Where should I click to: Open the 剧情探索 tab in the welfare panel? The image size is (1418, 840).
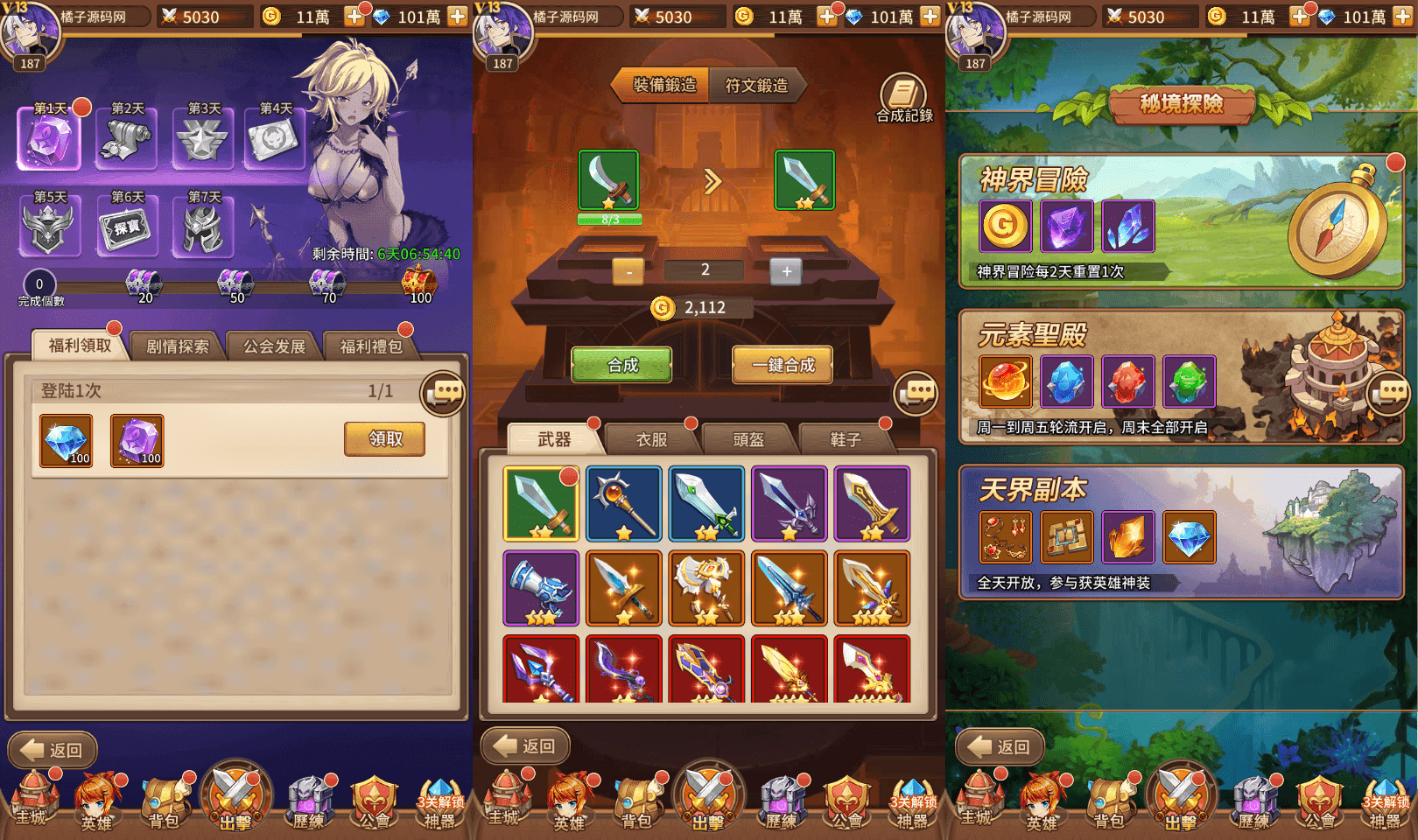tap(176, 345)
